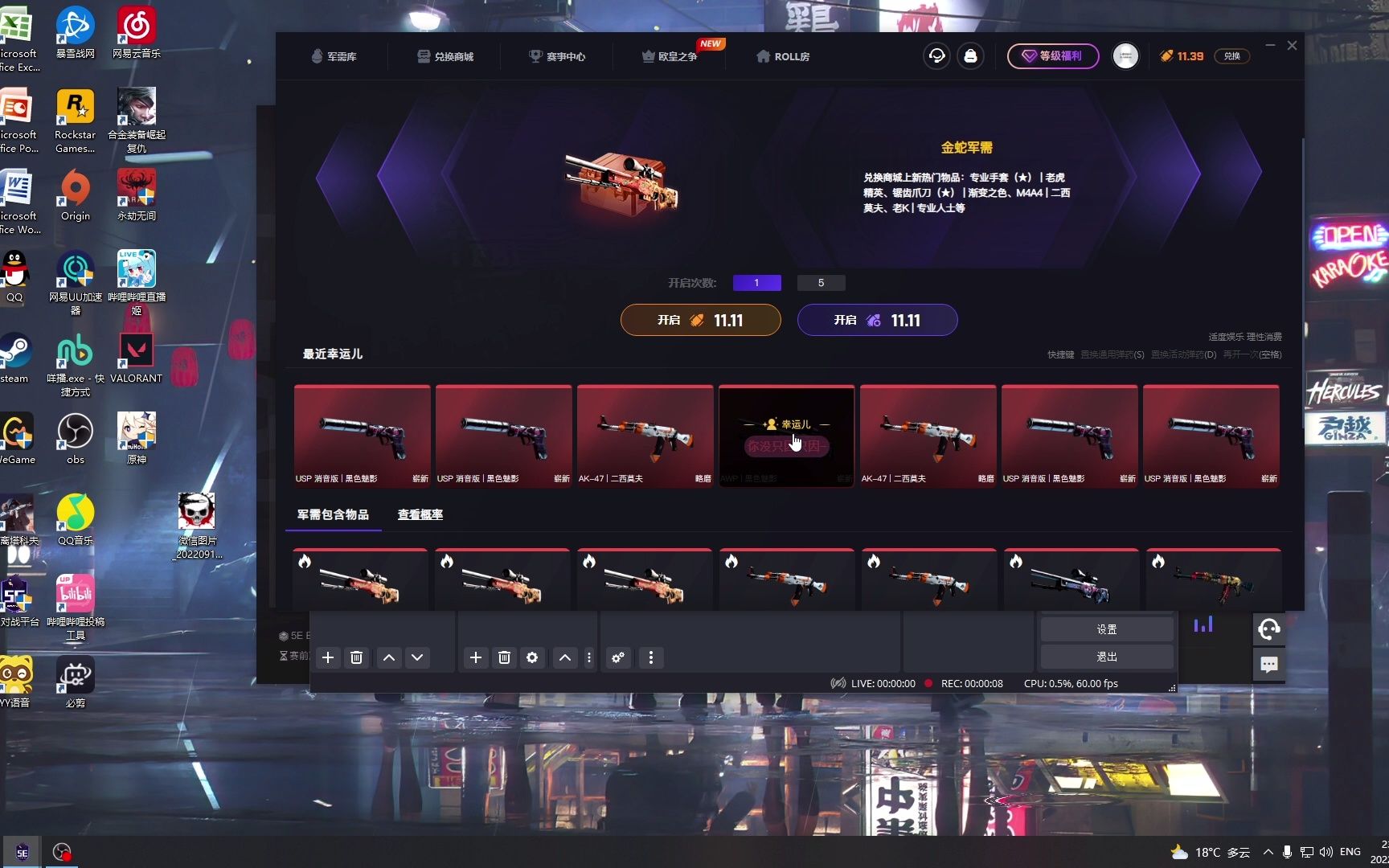Screen dimensions: 1389x868
Task: Click the 兑换 redeem button next to 11.39
Action: [x=1232, y=56]
